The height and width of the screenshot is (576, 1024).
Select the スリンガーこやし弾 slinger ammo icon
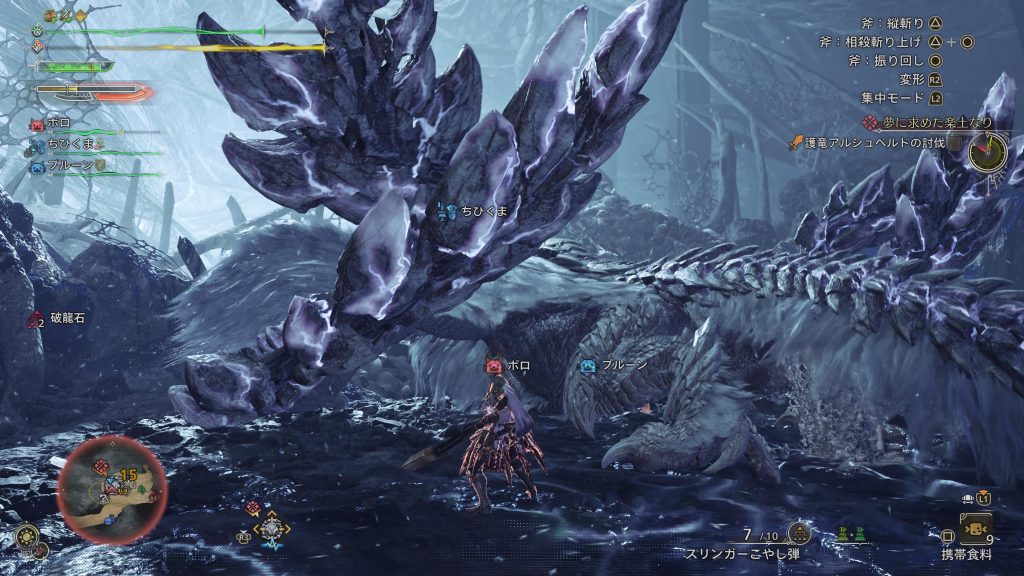798,532
